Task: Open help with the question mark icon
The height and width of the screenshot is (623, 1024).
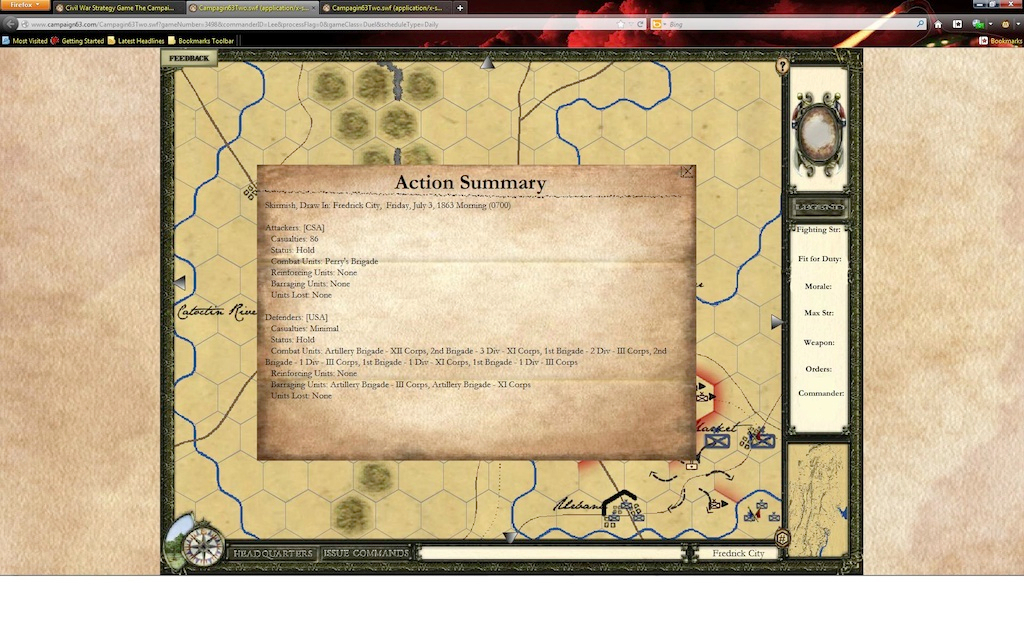Action: pos(782,66)
